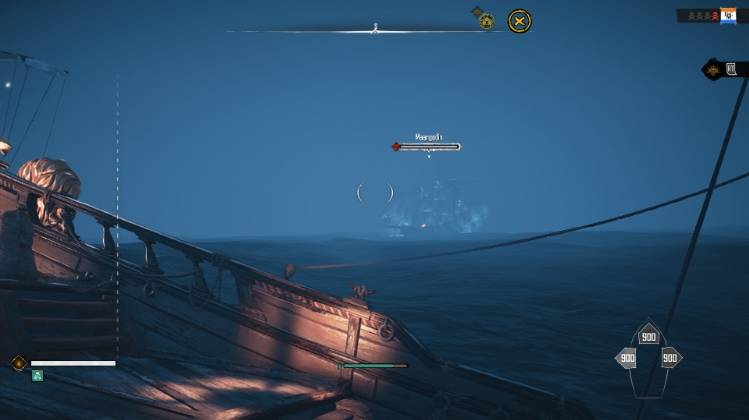
Task: Click the yellow crossed-circle icon on the compass
Action: [519, 20]
